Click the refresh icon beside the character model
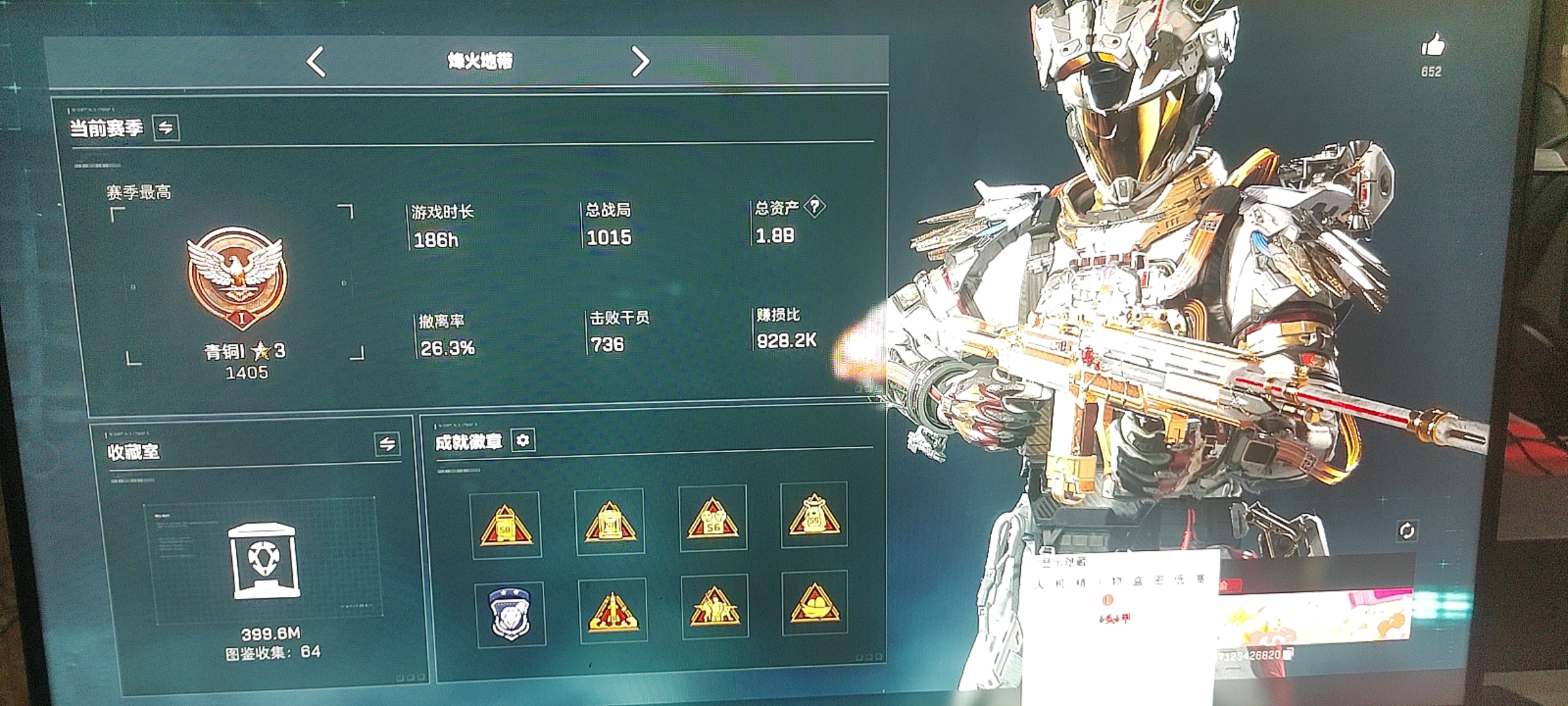This screenshot has height=706, width=1568. point(1407,531)
